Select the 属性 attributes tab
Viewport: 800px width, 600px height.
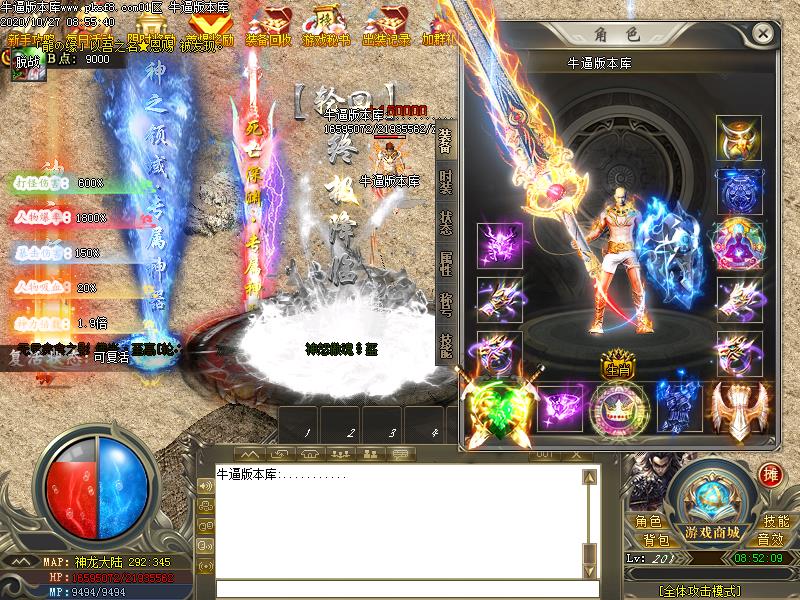tap(446, 263)
